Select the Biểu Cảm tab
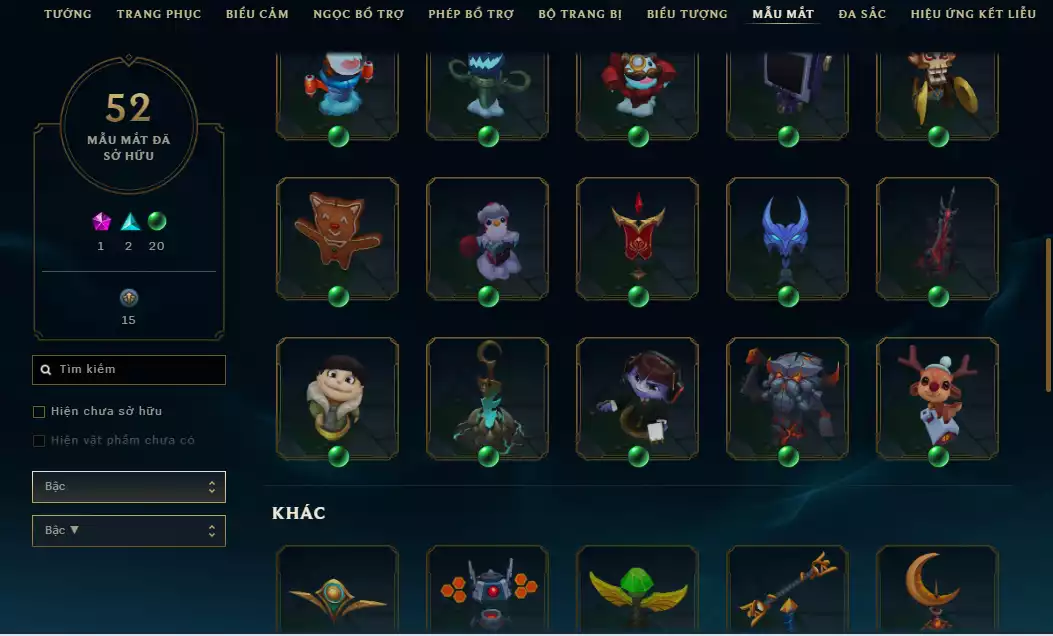1053x636 pixels. coord(257,14)
